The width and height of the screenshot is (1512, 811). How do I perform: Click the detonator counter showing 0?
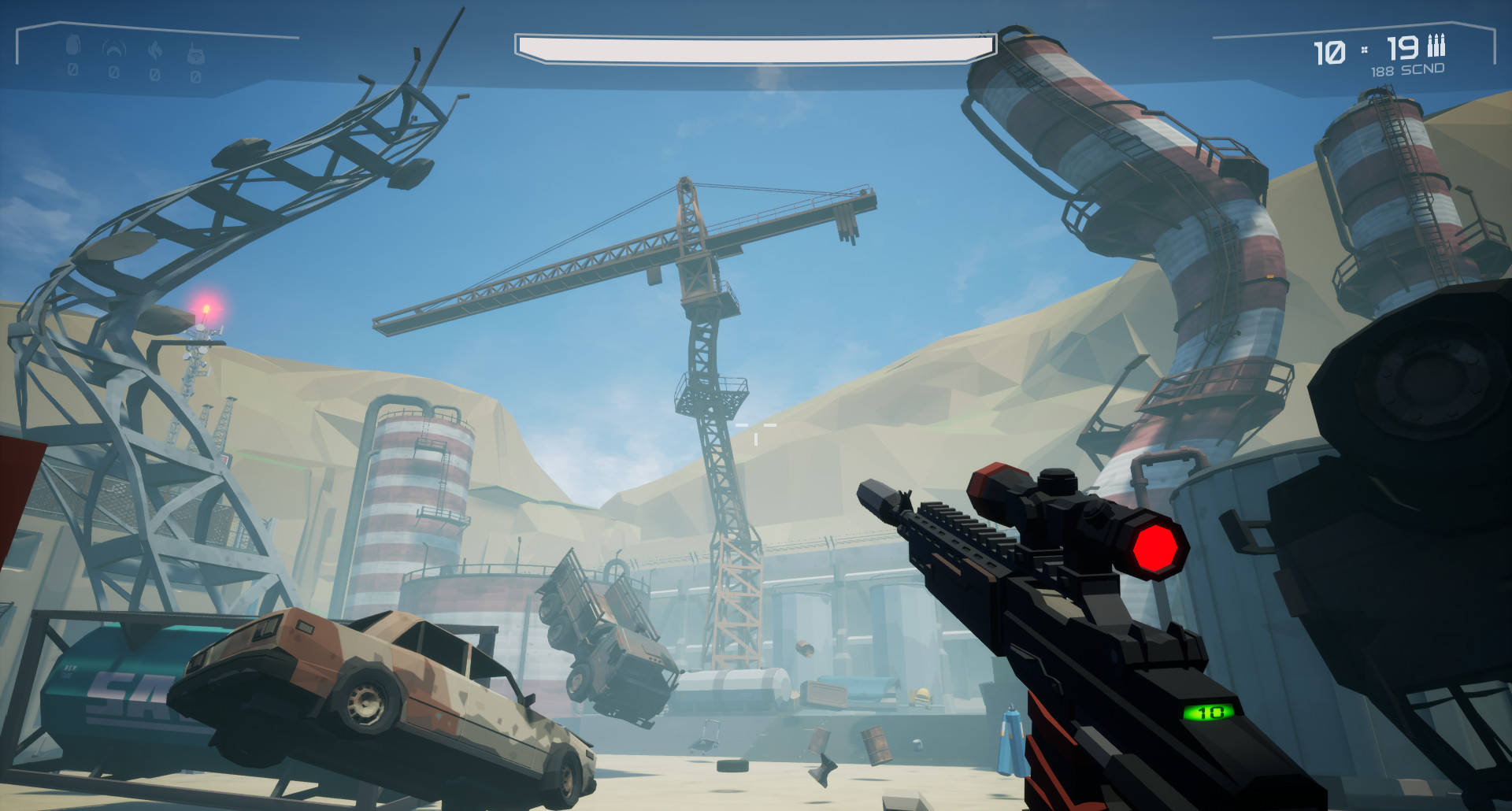point(196,78)
